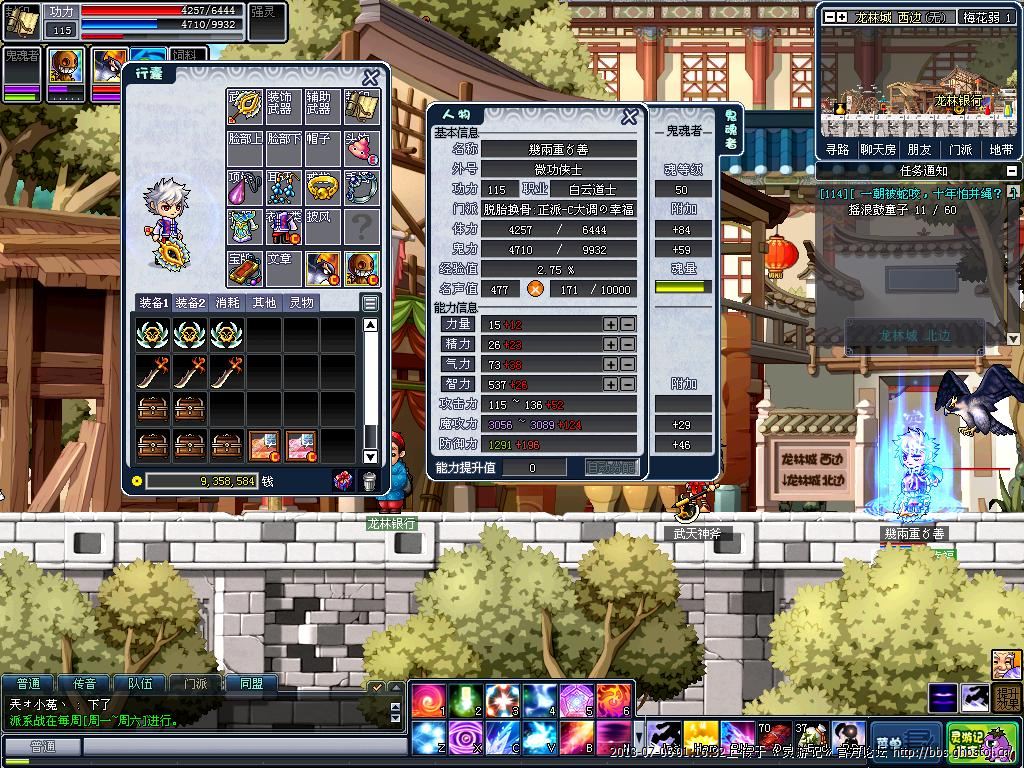Switch to the 装备2 inventory tab
1024x768 pixels.
(190, 302)
